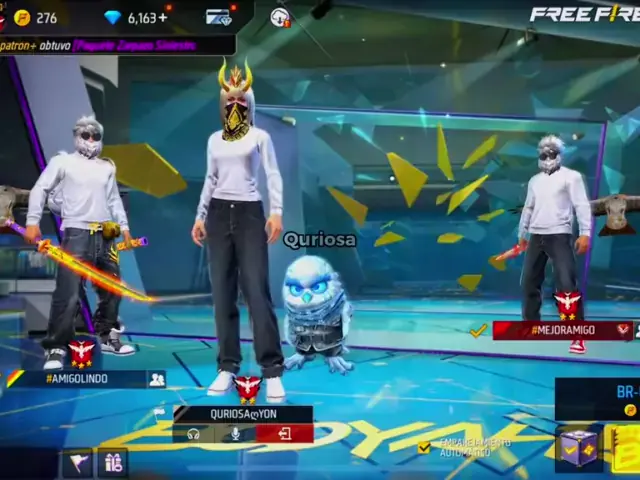This screenshot has width=640, height=480.
Task: Open the headset icon in top bar
Action: tap(280, 17)
